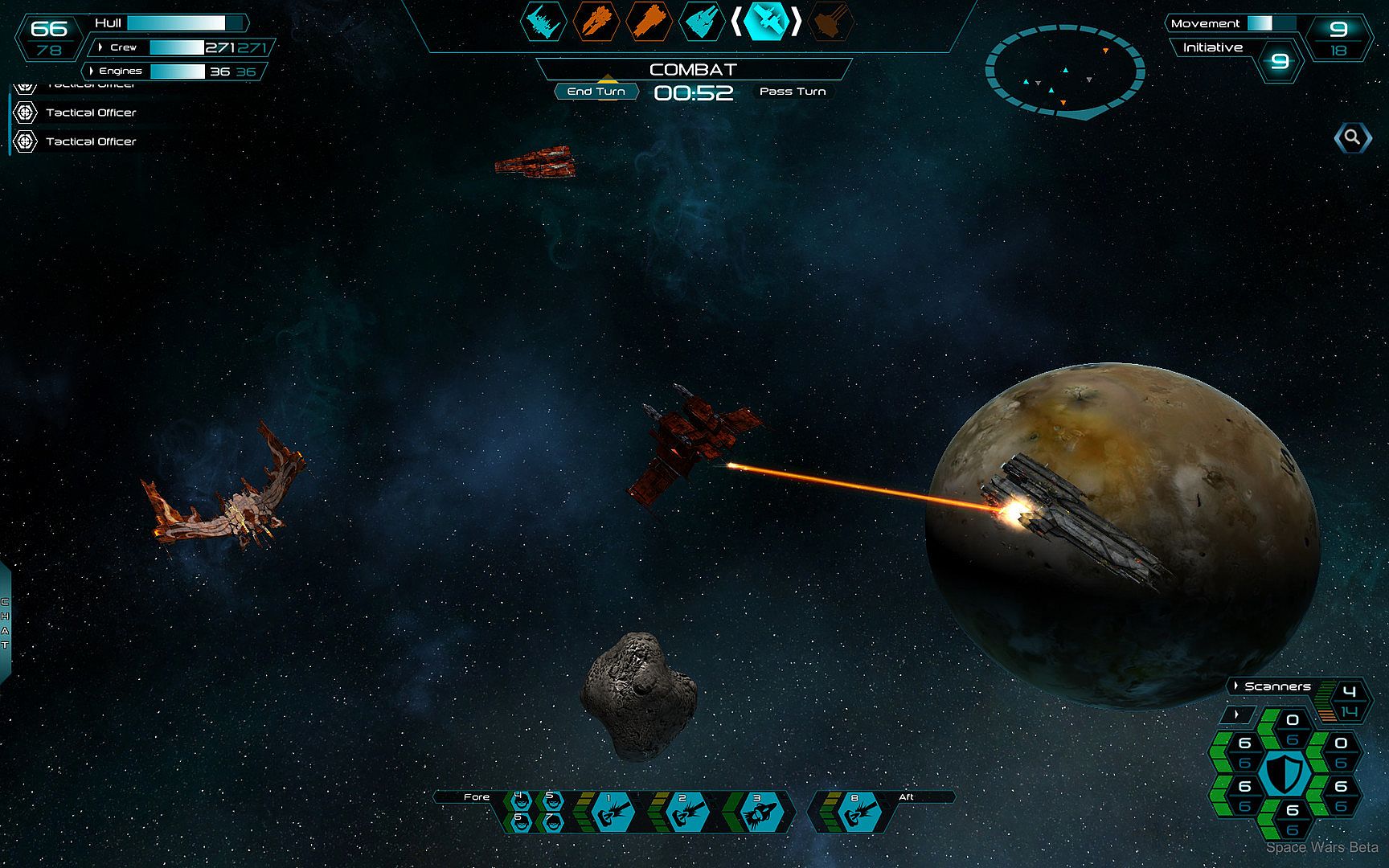Choose the dimmed brown ship in turn order
Viewport: 1389px width, 868px height.
[831, 22]
